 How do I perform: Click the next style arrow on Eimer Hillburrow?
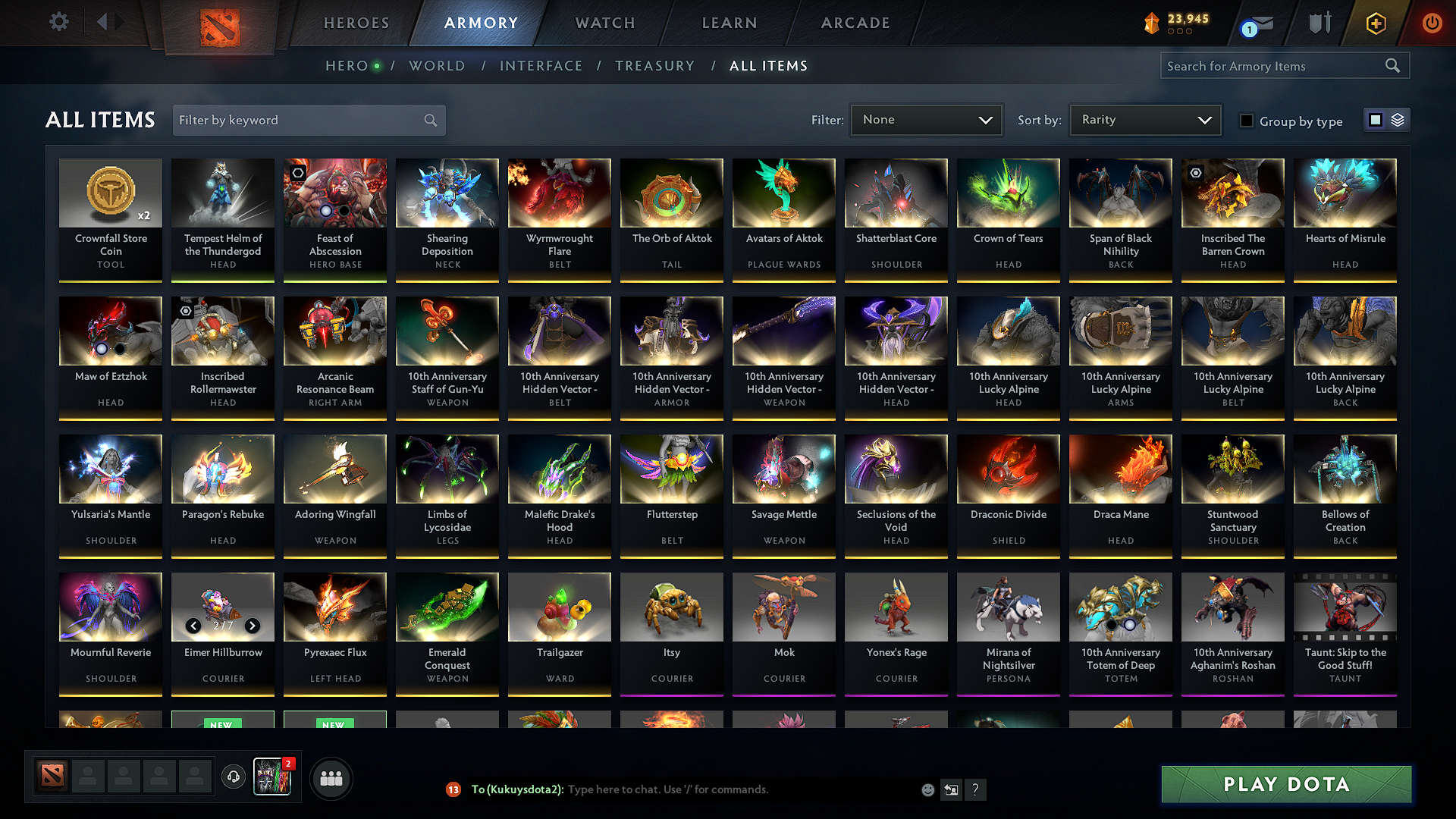tap(253, 626)
